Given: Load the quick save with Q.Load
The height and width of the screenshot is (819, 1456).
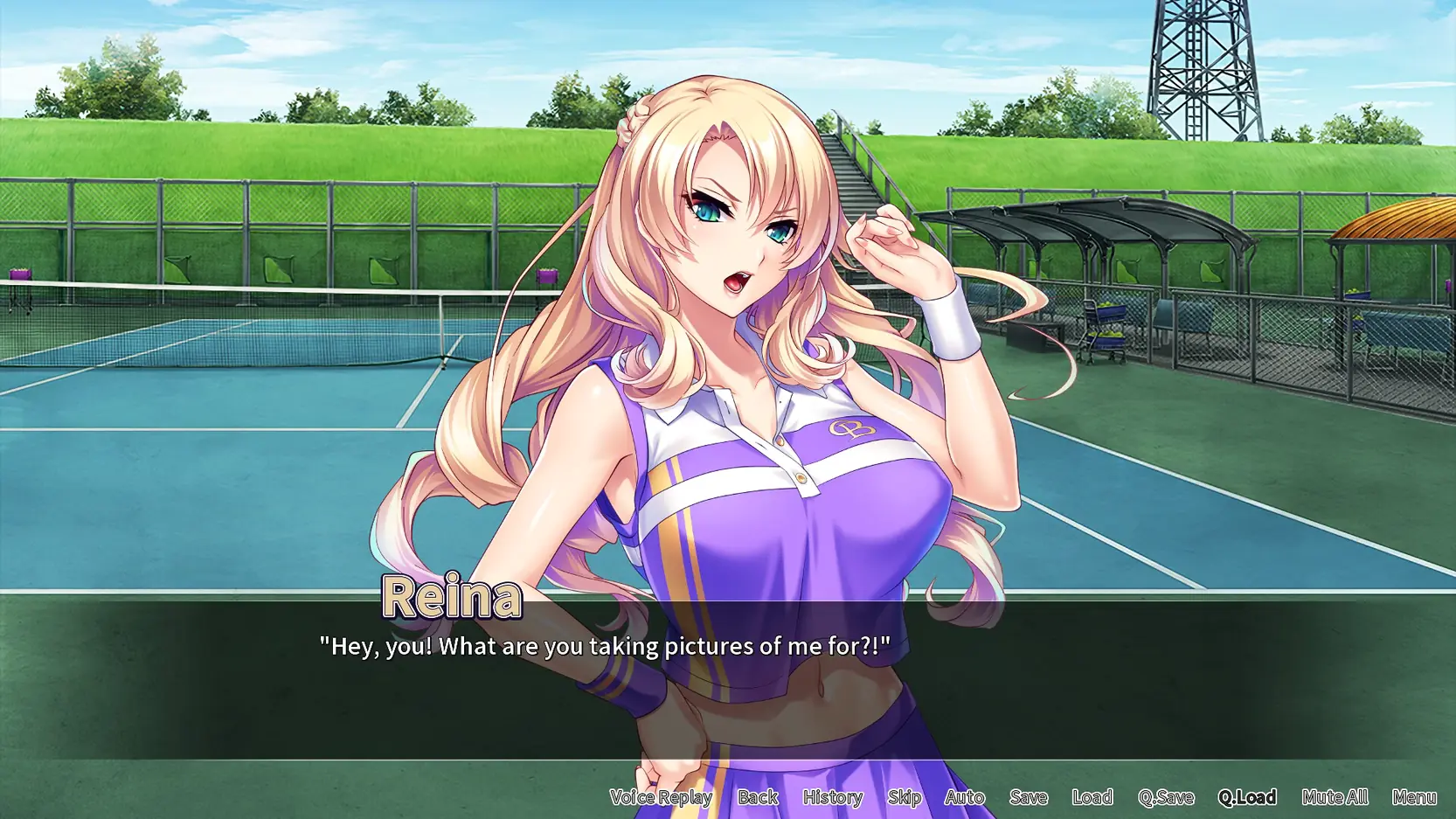Looking at the screenshot, I should pyautogui.click(x=1247, y=797).
